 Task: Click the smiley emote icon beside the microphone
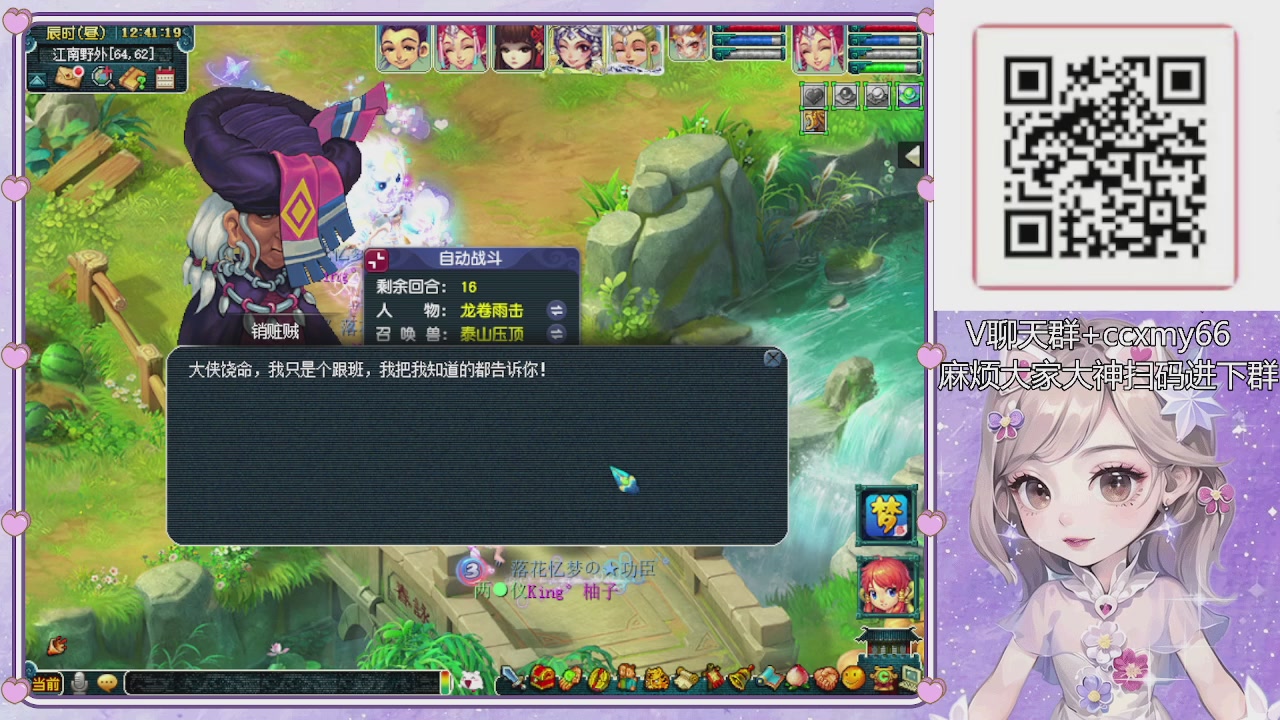(107, 682)
